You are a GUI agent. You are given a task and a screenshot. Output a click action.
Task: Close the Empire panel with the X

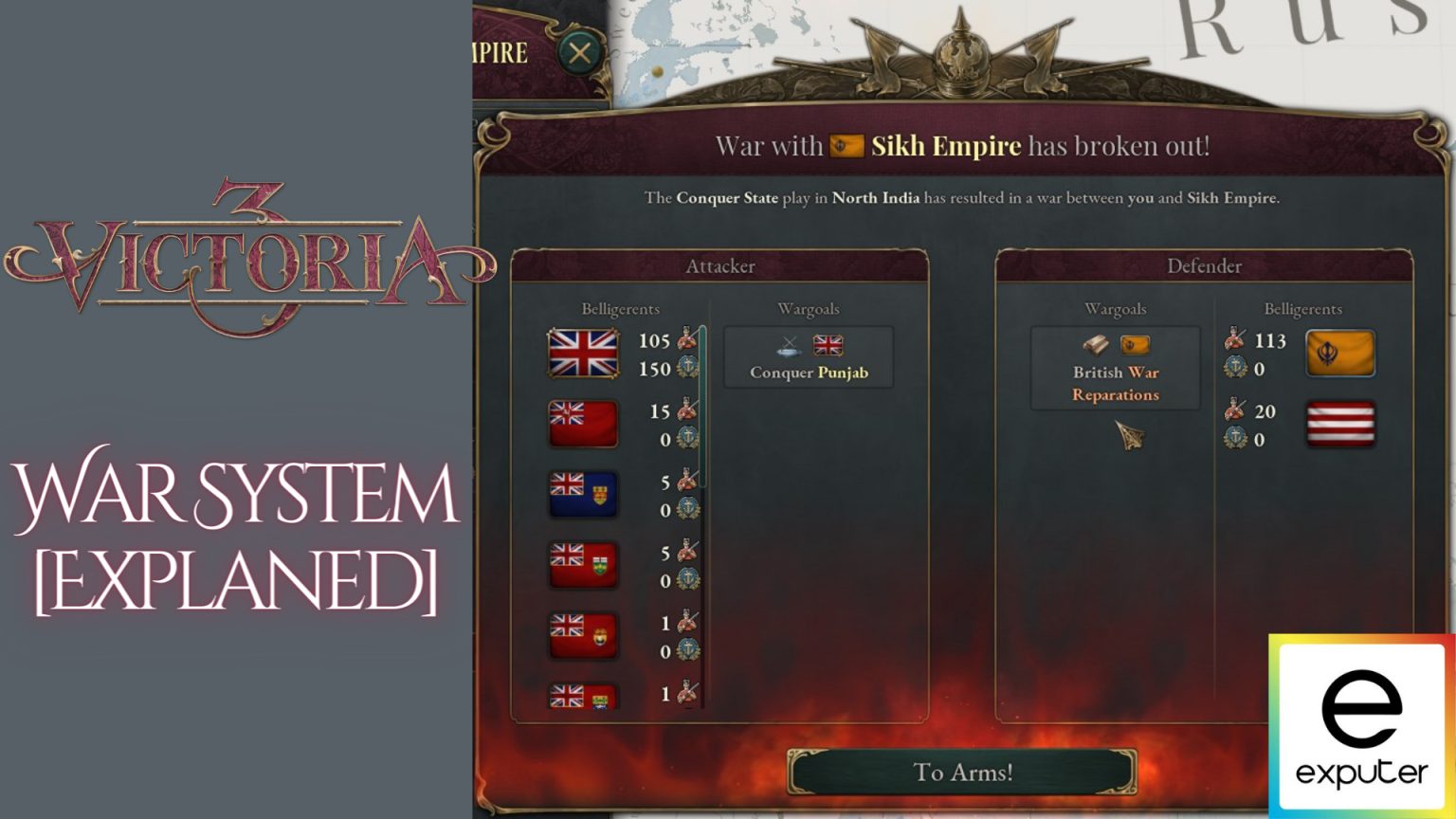[579, 53]
